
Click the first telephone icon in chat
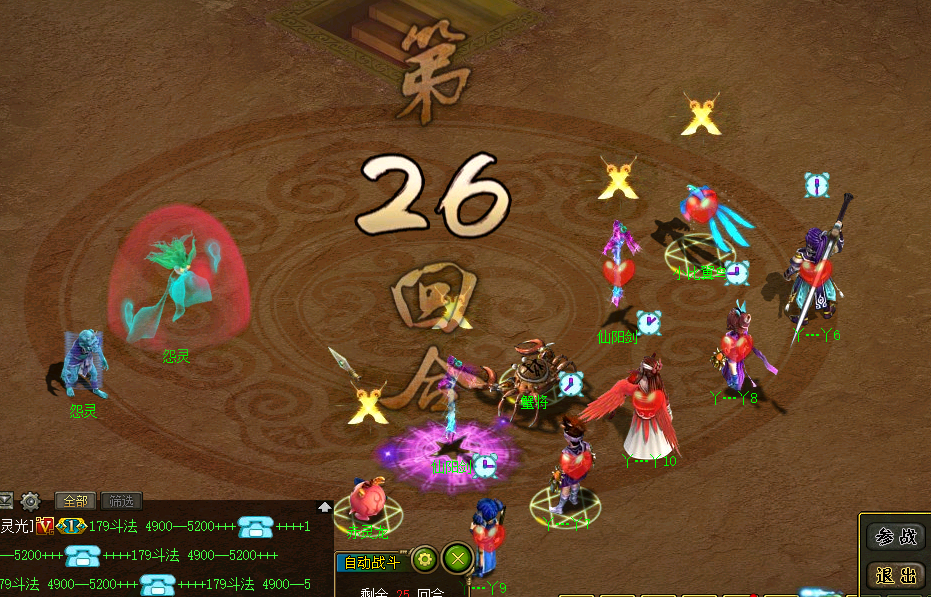256,527
